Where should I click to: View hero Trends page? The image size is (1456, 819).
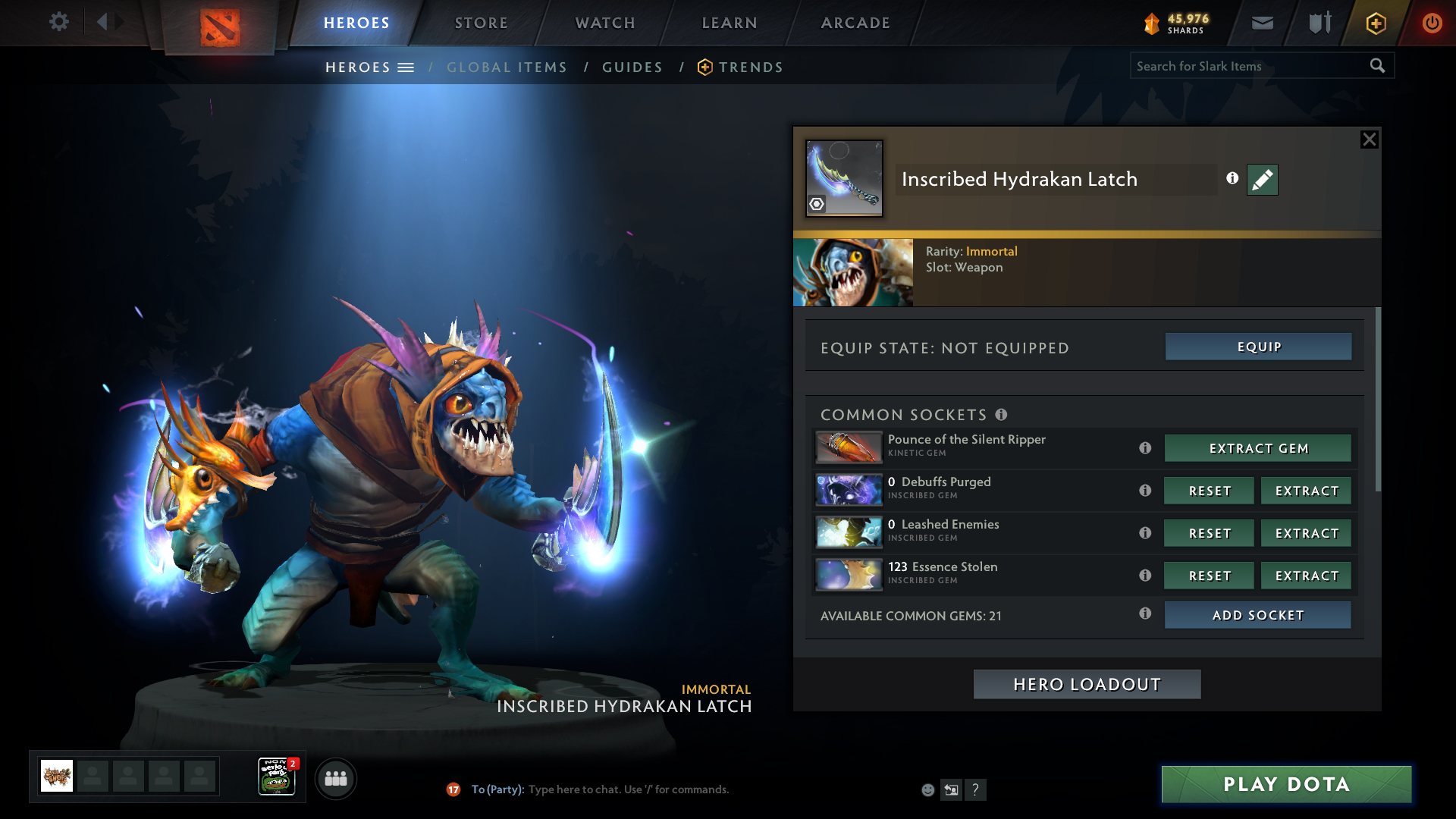(750, 67)
